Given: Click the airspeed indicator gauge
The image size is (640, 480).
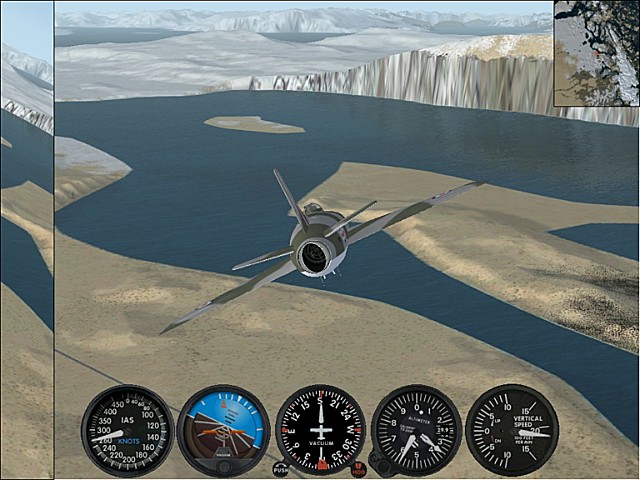Looking at the screenshot, I should [127, 430].
